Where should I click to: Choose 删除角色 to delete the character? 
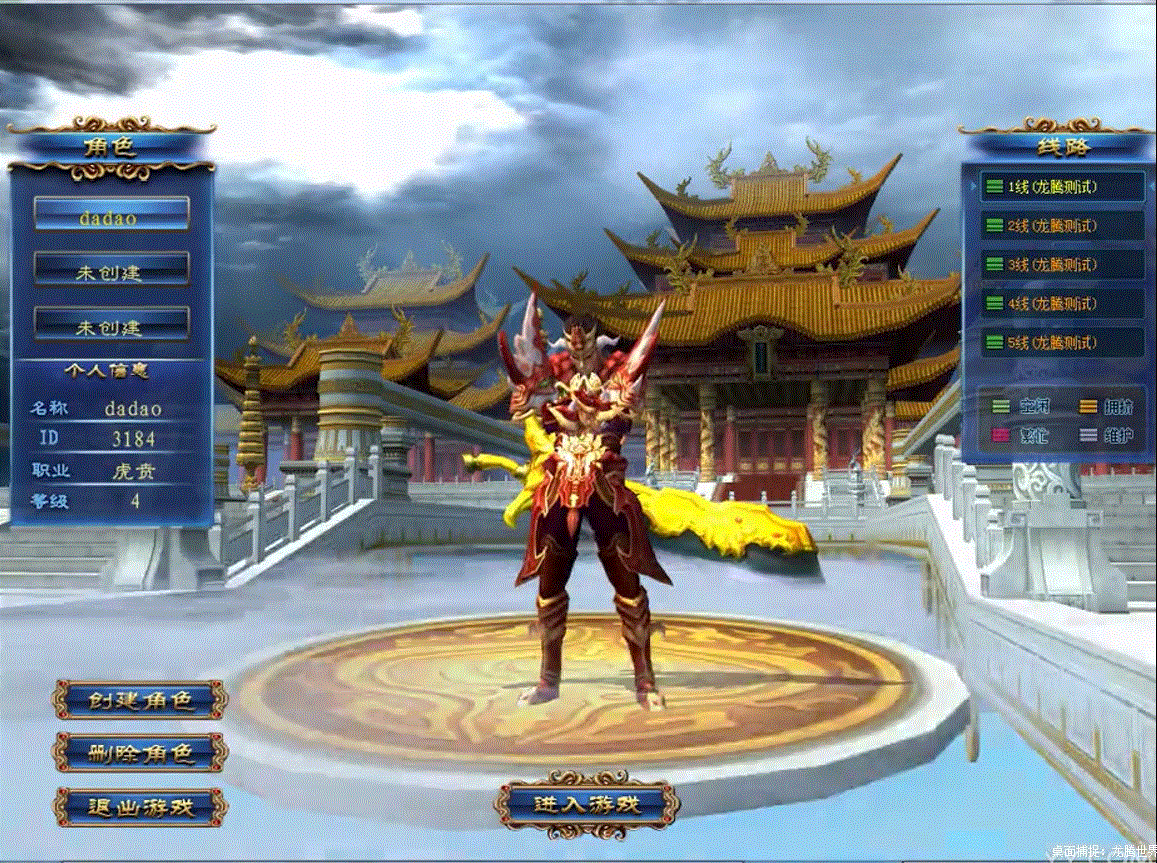(138, 753)
